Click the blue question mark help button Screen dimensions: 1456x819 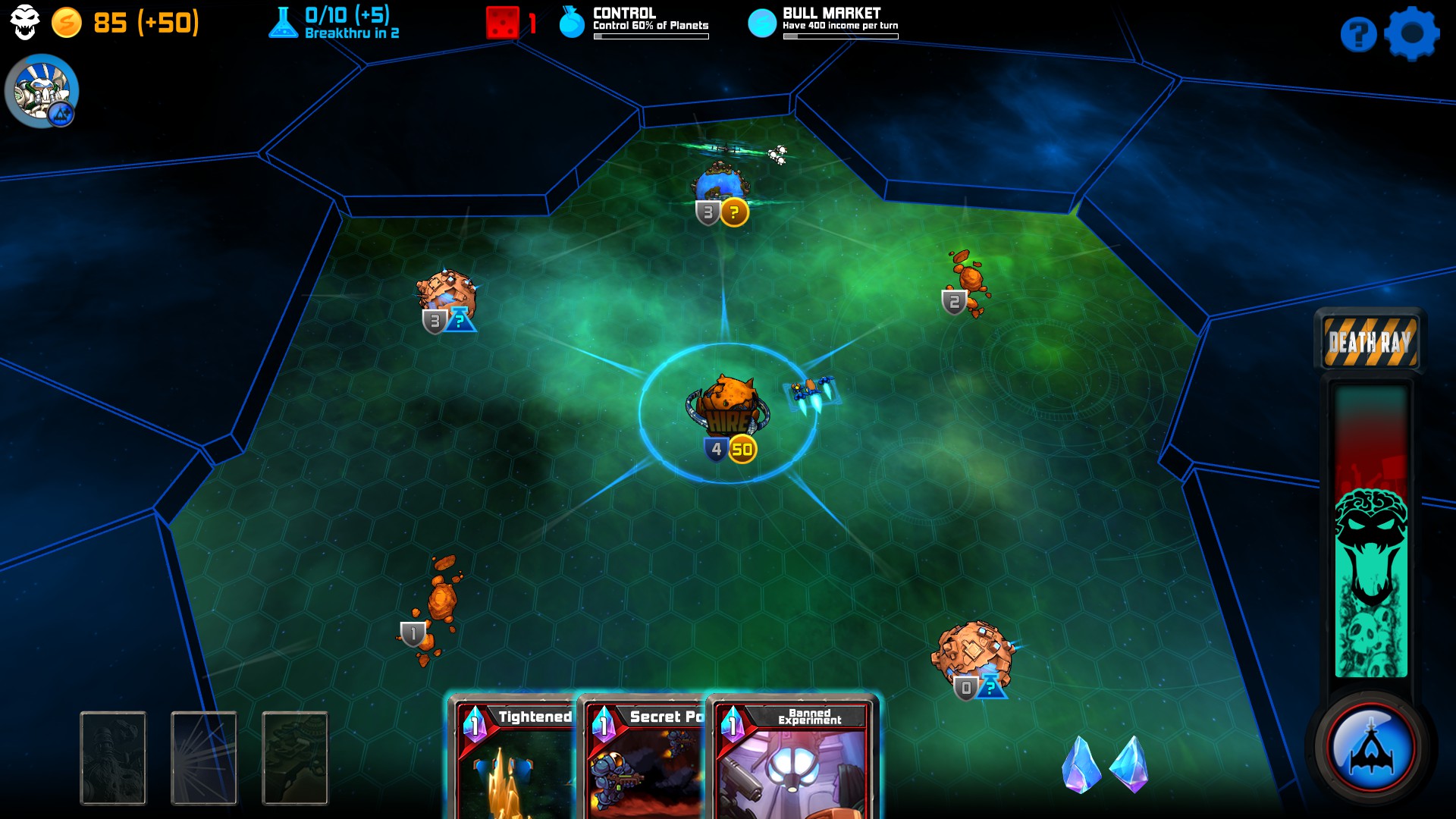1357,34
